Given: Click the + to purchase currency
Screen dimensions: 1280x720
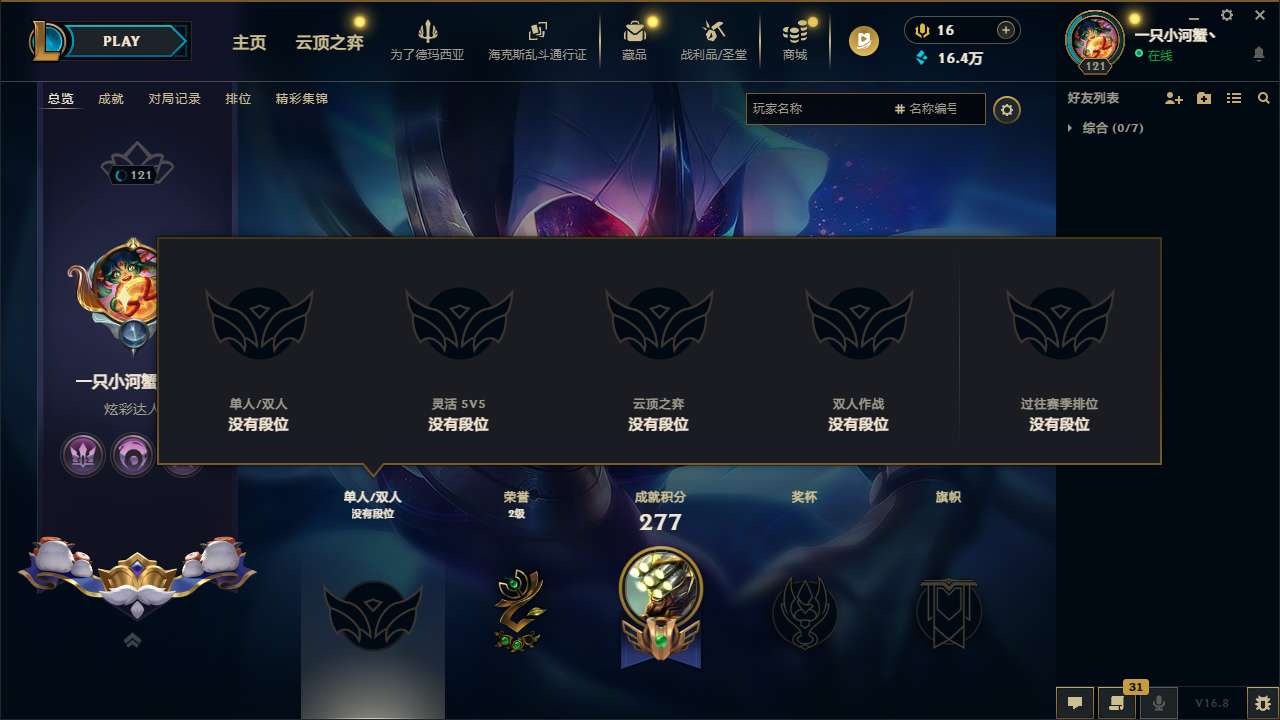Looking at the screenshot, I should click(x=1004, y=30).
